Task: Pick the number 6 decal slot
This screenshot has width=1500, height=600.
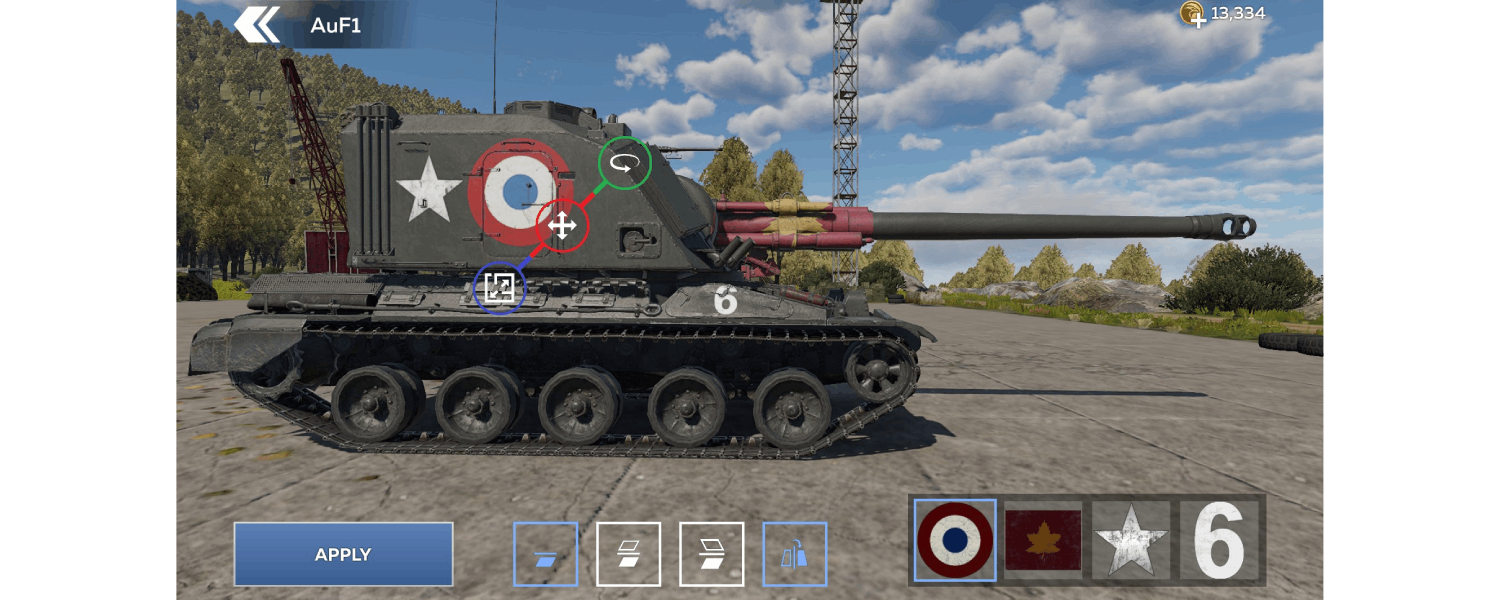Action: pos(1219,540)
